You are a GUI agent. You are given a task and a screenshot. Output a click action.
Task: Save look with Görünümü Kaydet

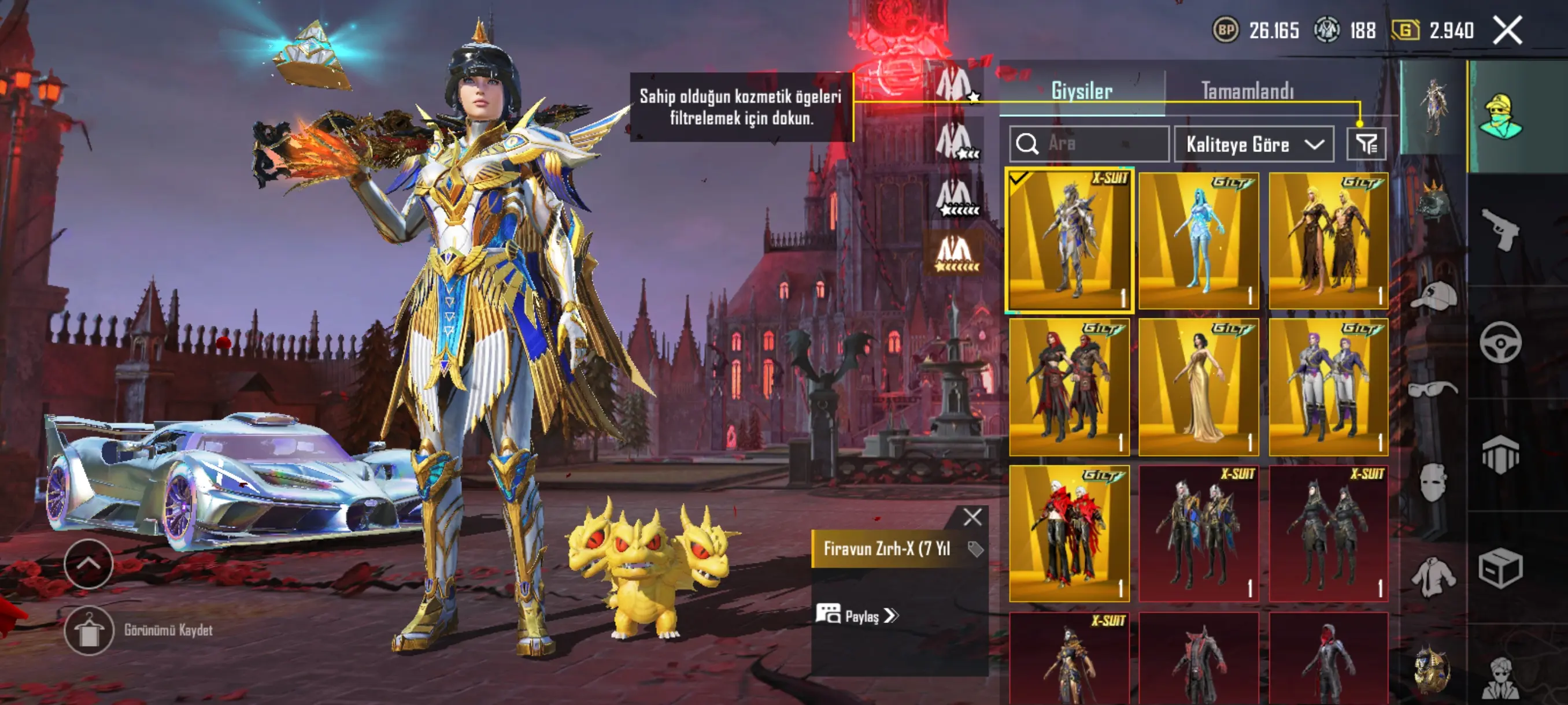tap(89, 630)
